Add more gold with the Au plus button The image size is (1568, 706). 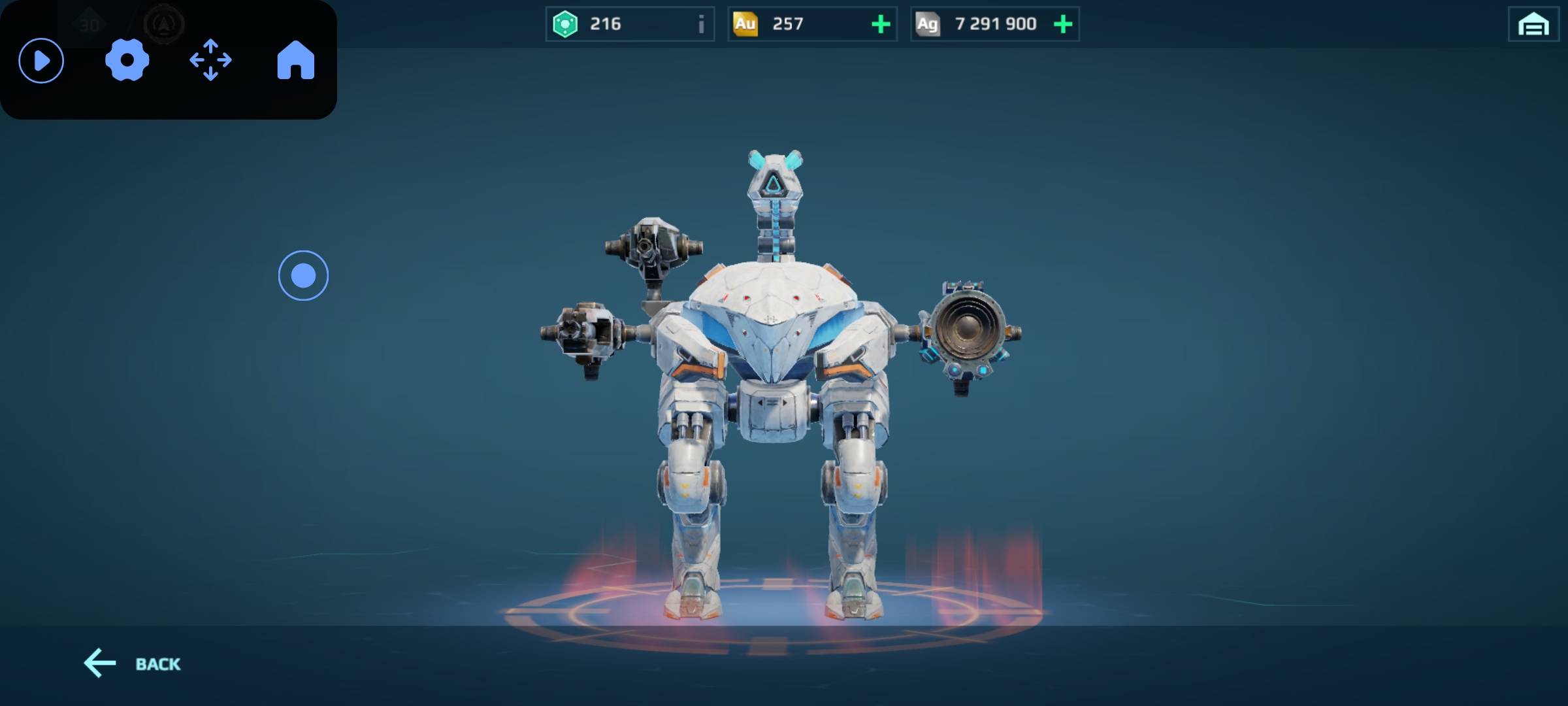881,25
